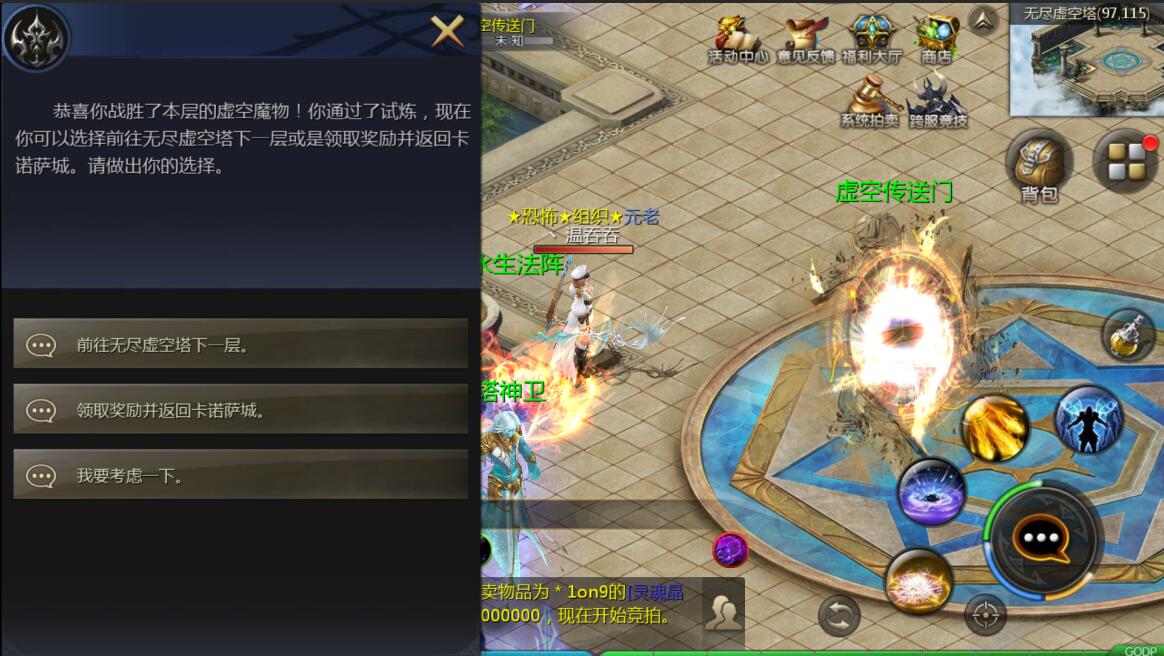Activate the purple vortex skill

[x=931, y=492]
